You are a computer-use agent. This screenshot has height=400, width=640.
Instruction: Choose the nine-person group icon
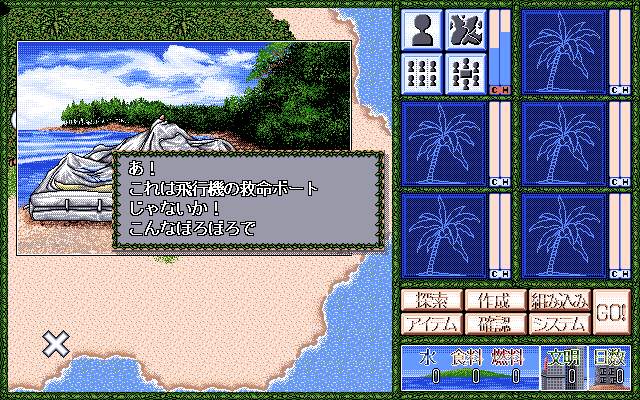pos(421,72)
